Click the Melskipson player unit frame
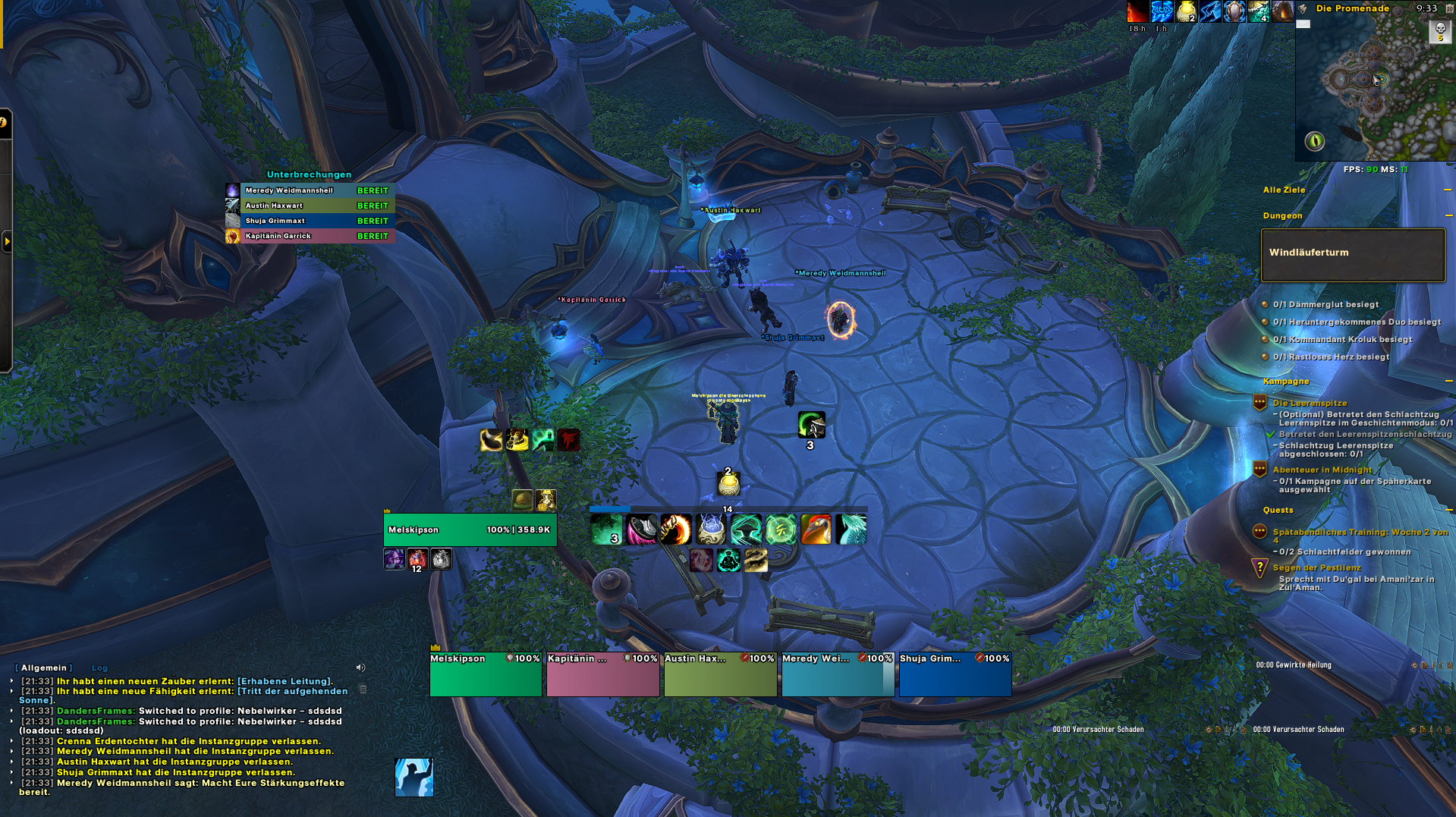The image size is (1456, 817). 470,529
